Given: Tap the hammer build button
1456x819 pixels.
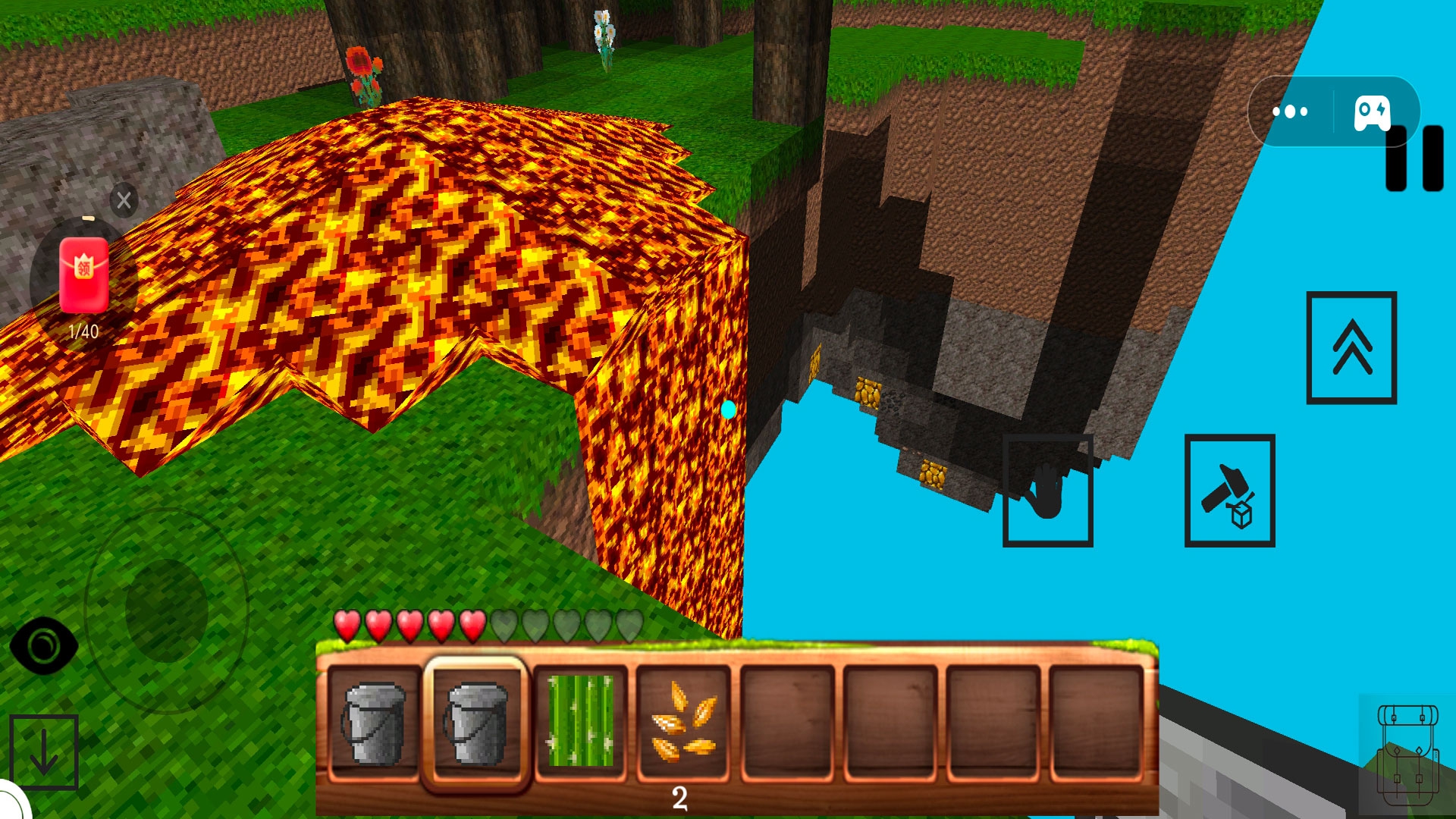Looking at the screenshot, I should pyautogui.click(x=1229, y=491).
